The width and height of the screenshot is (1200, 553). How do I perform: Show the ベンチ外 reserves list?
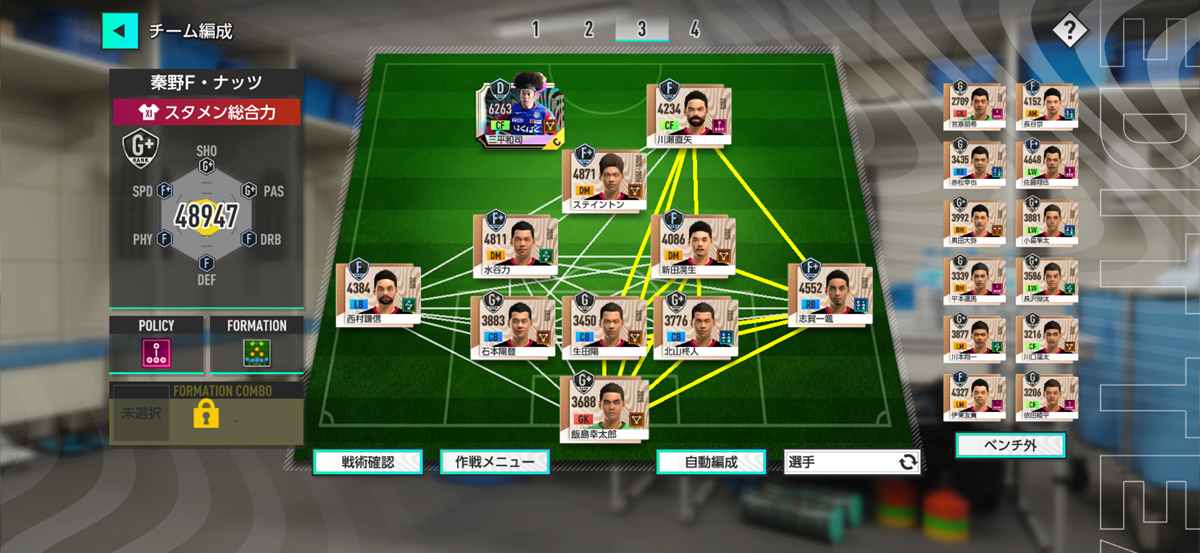(x=1010, y=444)
